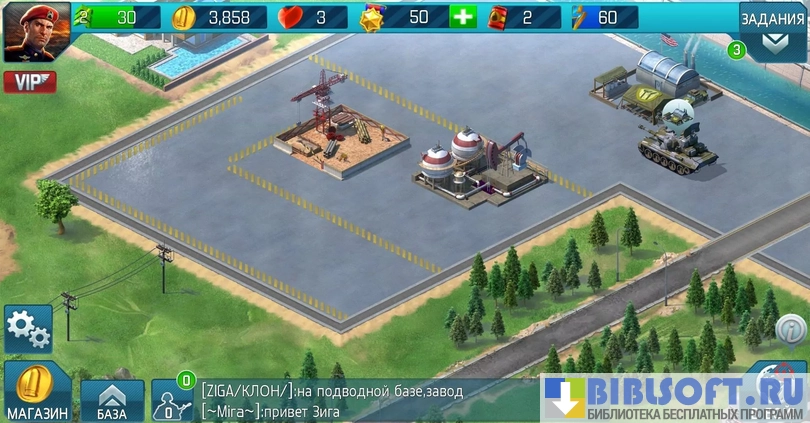This screenshot has width=810, height=423.
Task: Open the БАЗА base menu
Action: [112, 400]
